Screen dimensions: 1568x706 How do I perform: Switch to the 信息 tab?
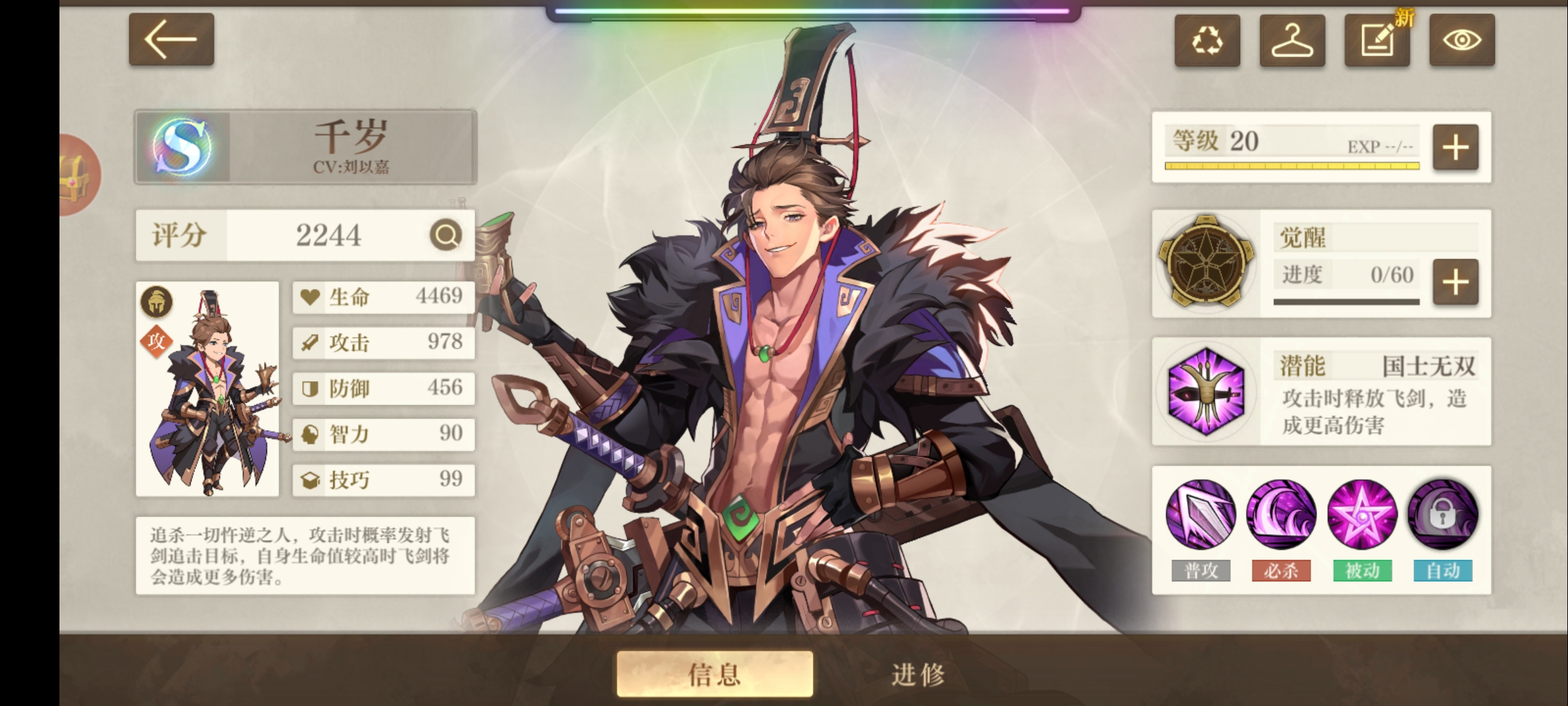click(715, 673)
